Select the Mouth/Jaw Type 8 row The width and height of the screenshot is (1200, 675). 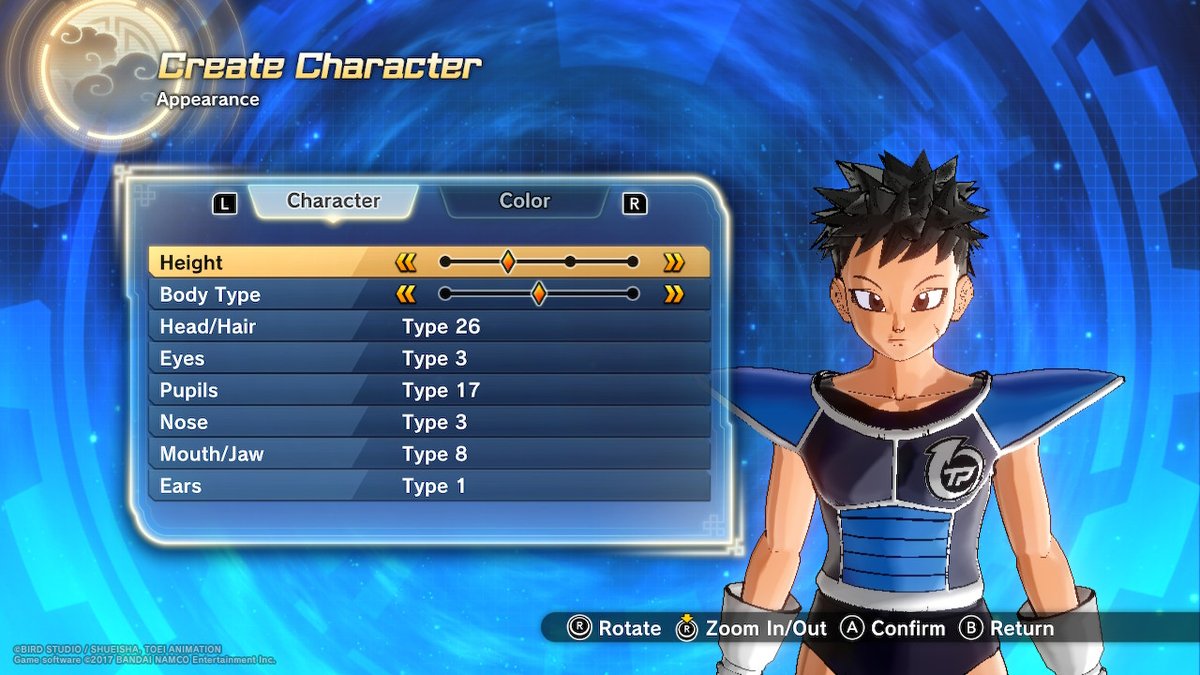tap(430, 454)
